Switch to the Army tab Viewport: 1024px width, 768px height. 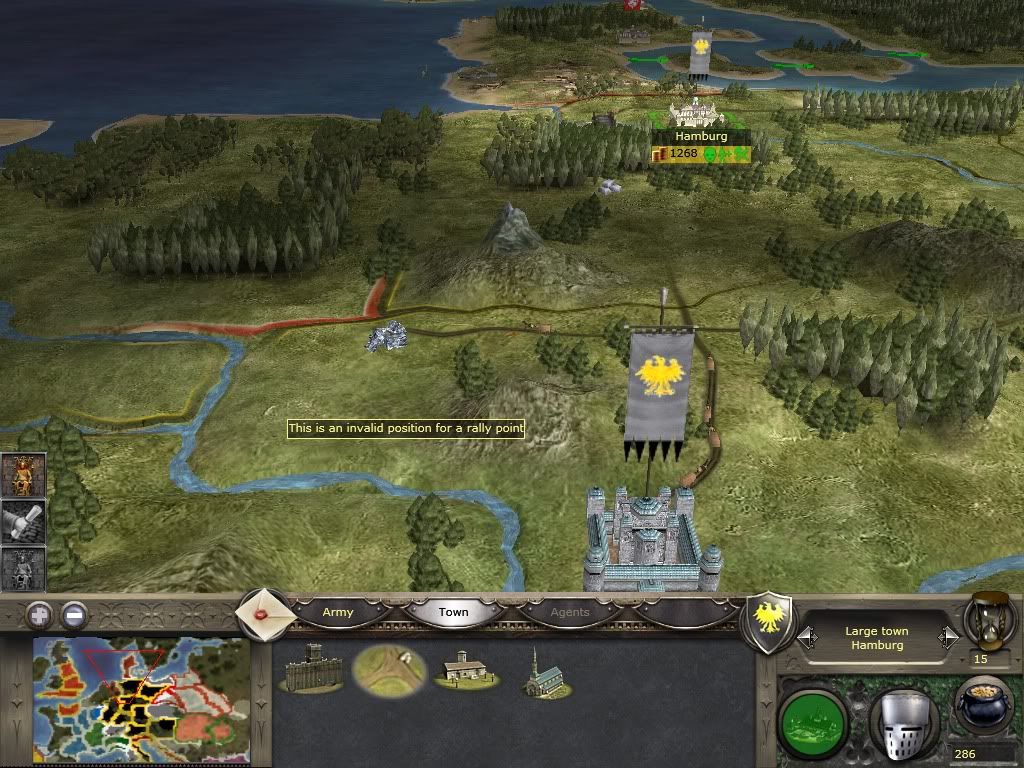(338, 612)
